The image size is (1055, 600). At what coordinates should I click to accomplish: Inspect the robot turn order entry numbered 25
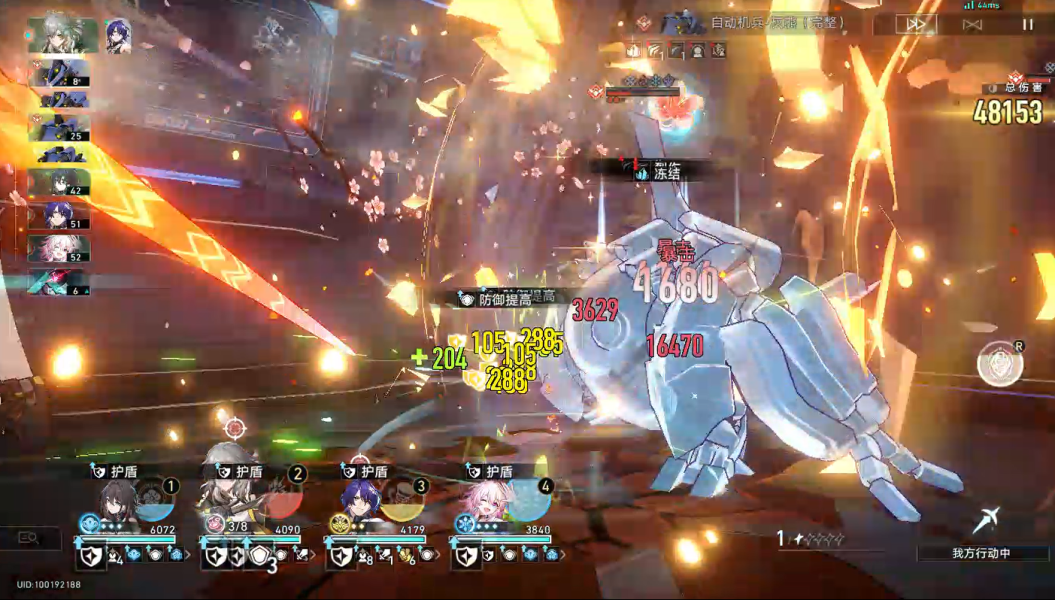pos(58,127)
